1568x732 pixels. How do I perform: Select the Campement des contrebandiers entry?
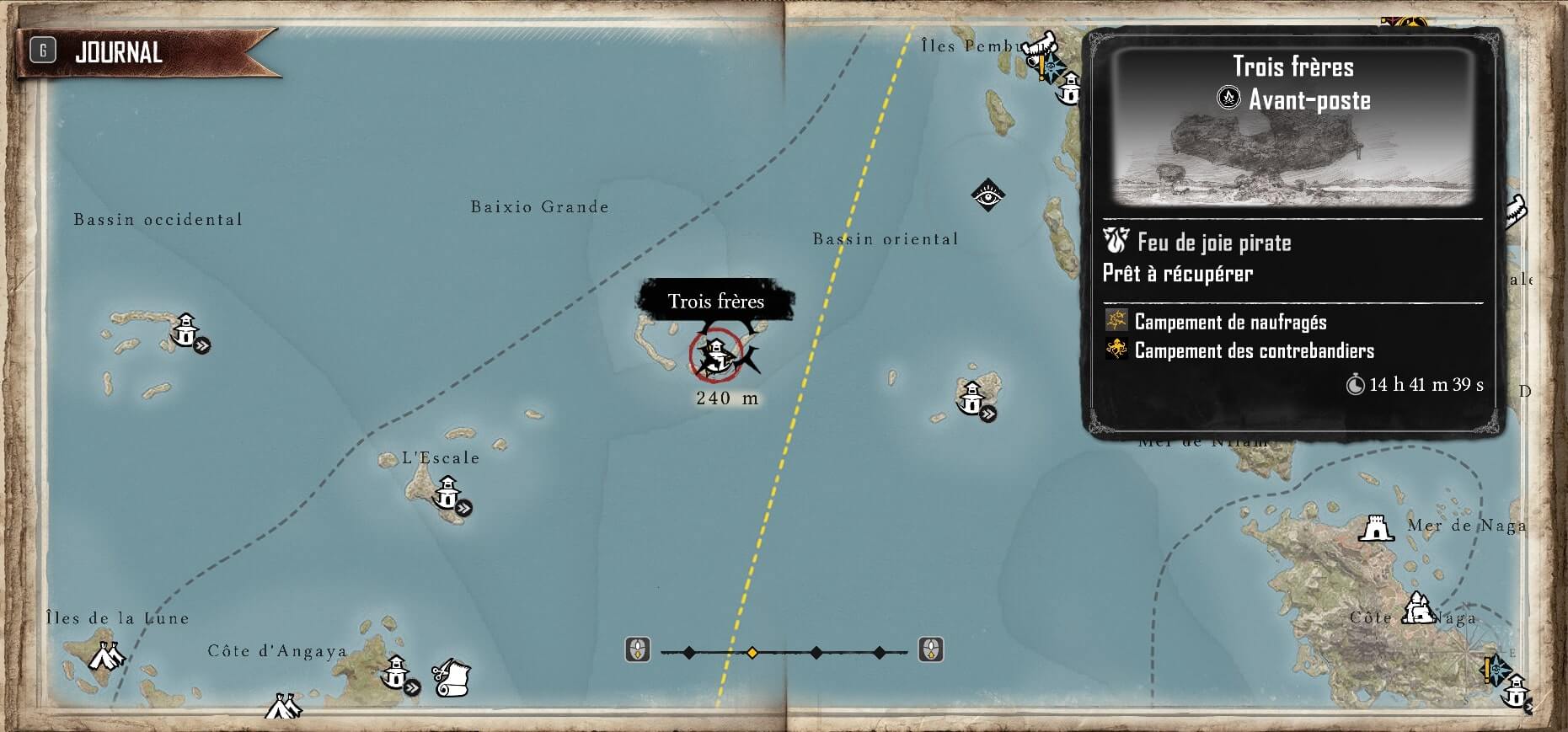(x=1254, y=350)
